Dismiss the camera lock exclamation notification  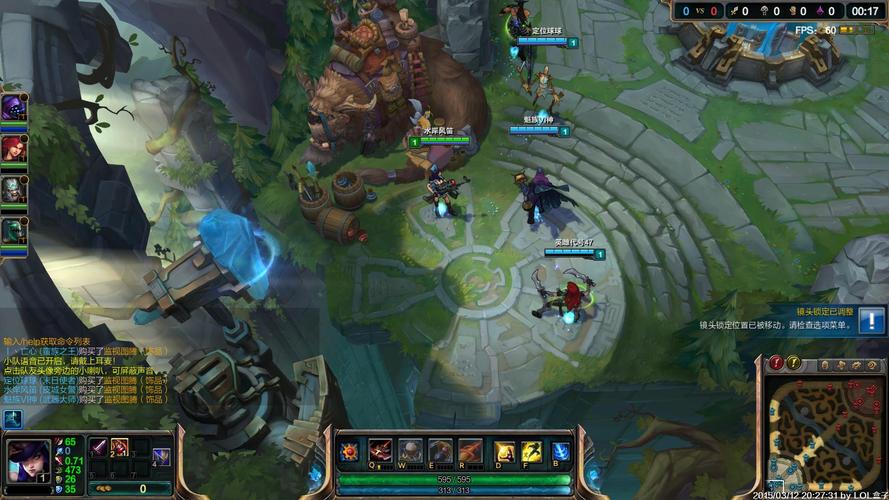pyautogui.click(x=871, y=320)
